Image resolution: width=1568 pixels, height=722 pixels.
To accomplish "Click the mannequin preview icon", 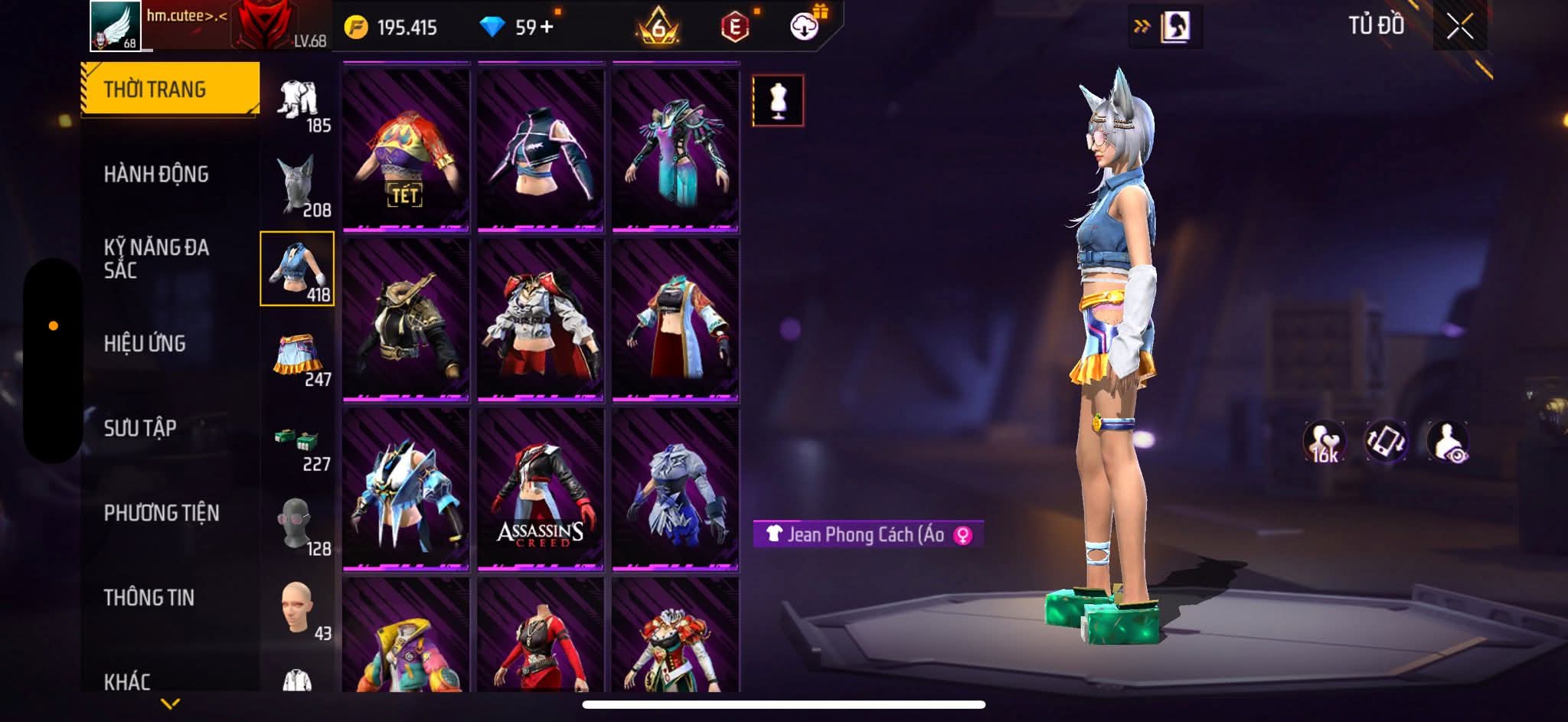I will [778, 100].
